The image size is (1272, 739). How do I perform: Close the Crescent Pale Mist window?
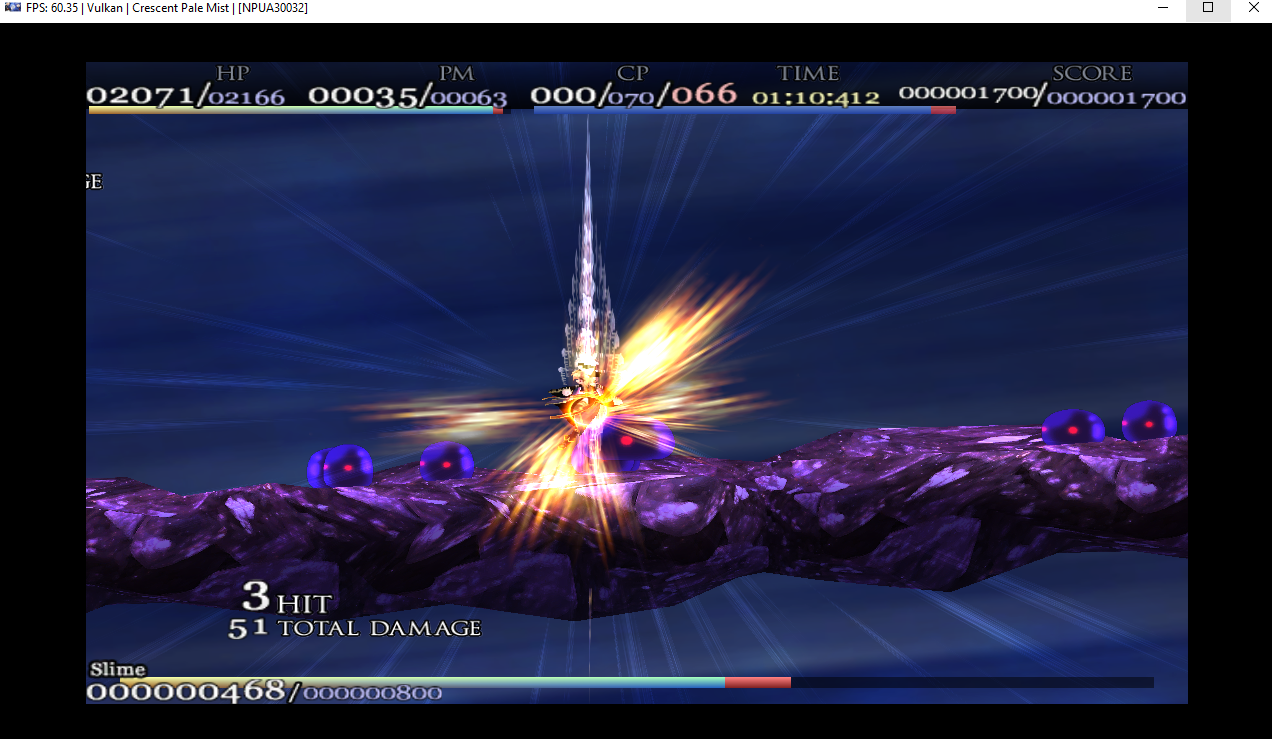(x=1253, y=8)
